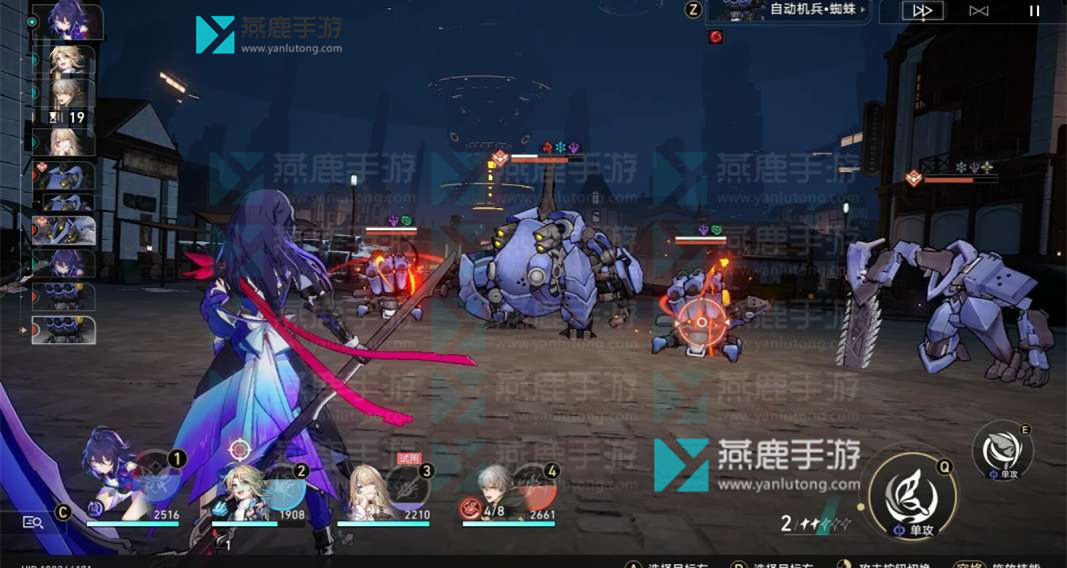Use the basic attack butterfly skill (Q)
This screenshot has width=1067, height=568.
coord(912,494)
